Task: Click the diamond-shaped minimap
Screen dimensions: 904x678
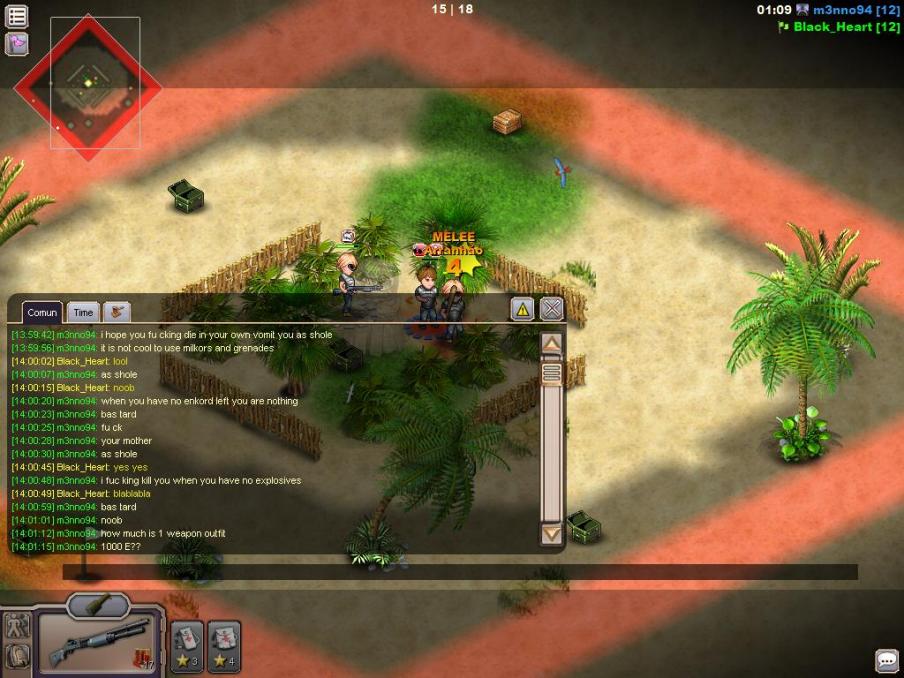Action: tap(87, 88)
